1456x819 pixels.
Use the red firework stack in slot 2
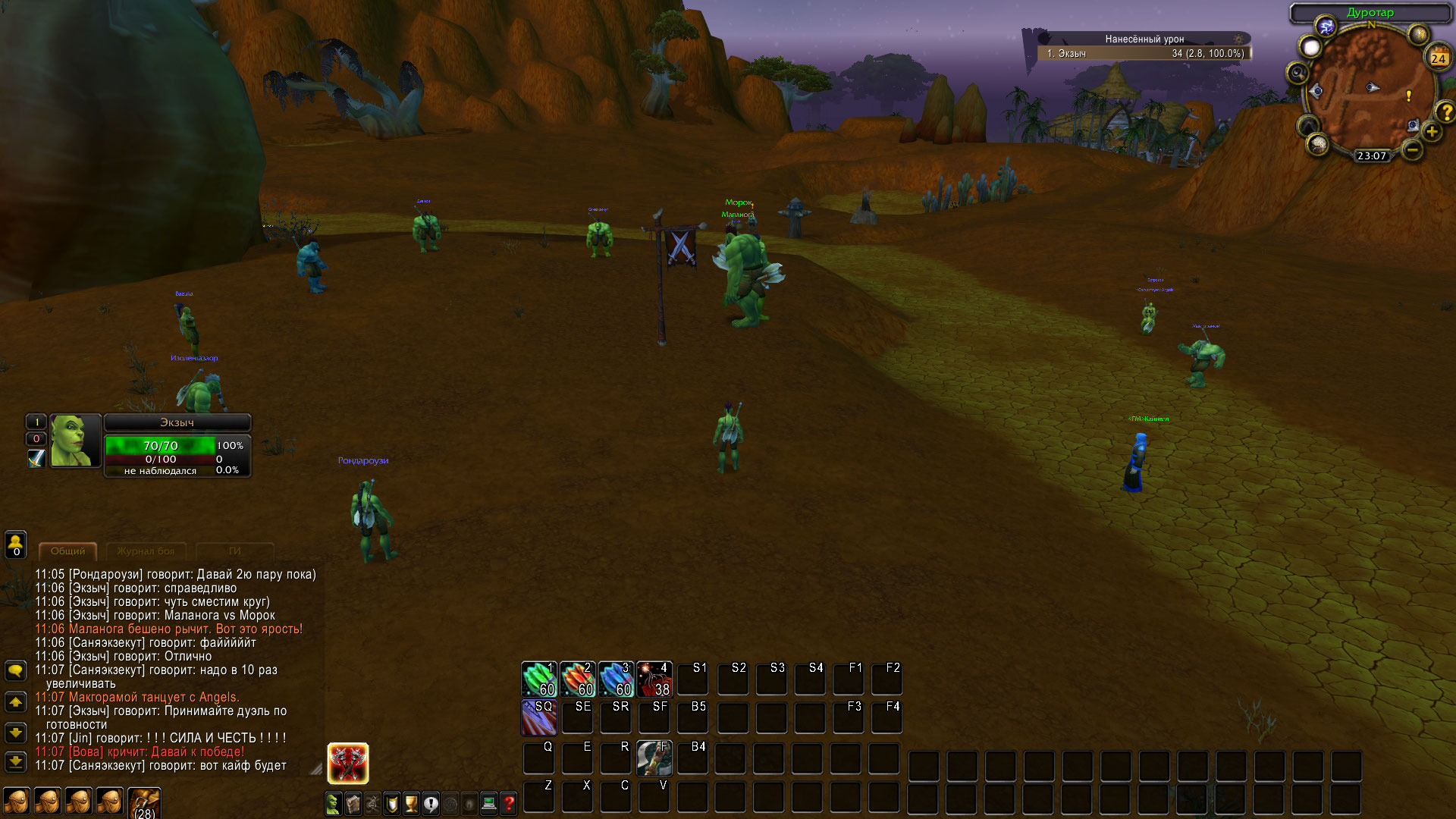pos(578,679)
